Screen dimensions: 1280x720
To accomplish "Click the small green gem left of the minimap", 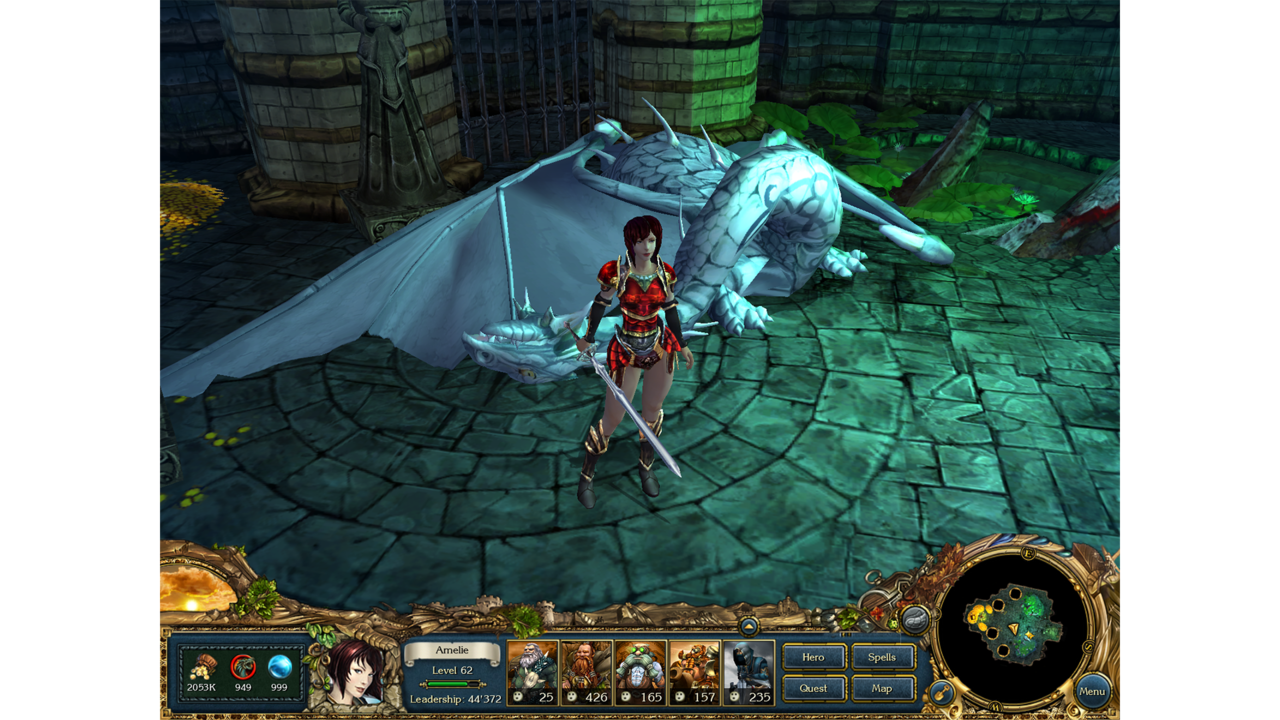I will coord(893,624).
